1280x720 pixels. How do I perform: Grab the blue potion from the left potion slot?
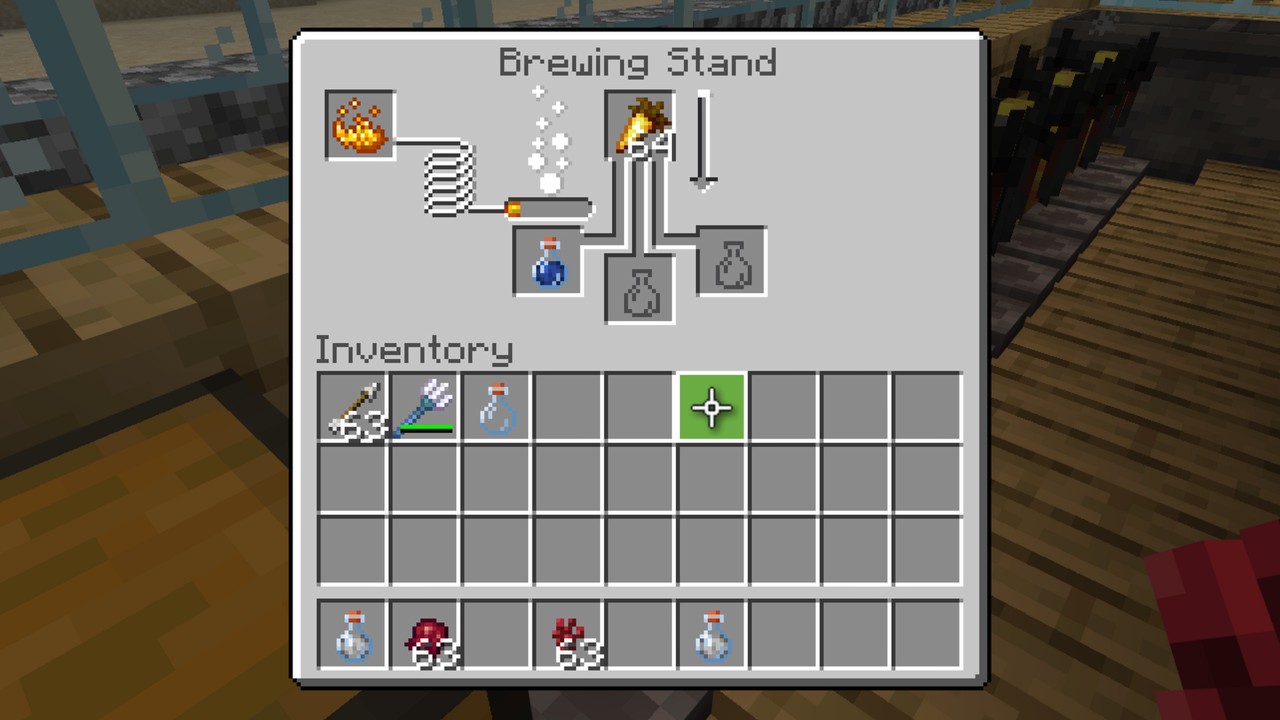(x=547, y=262)
